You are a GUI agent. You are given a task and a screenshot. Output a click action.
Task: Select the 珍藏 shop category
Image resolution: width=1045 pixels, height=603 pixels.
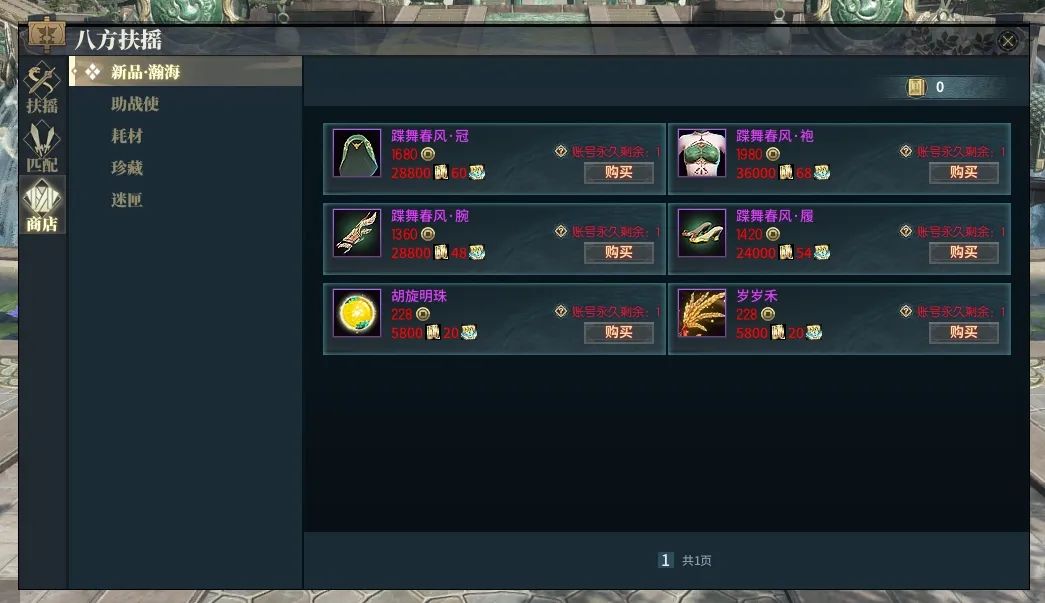tap(127, 168)
